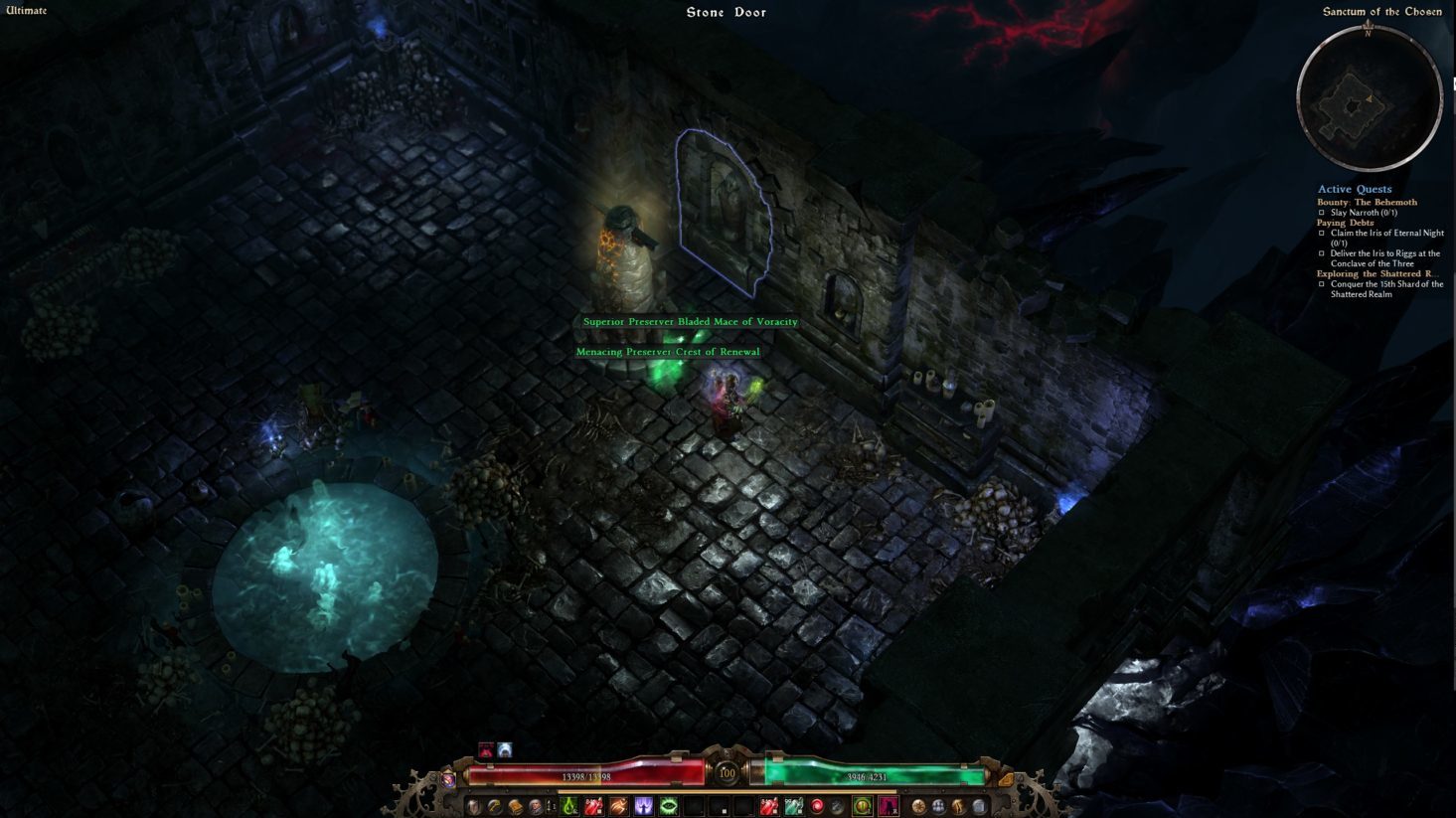Select the Bounty: The Behemoth quest
This screenshot has height=818, width=1456.
tap(1367, 202)
